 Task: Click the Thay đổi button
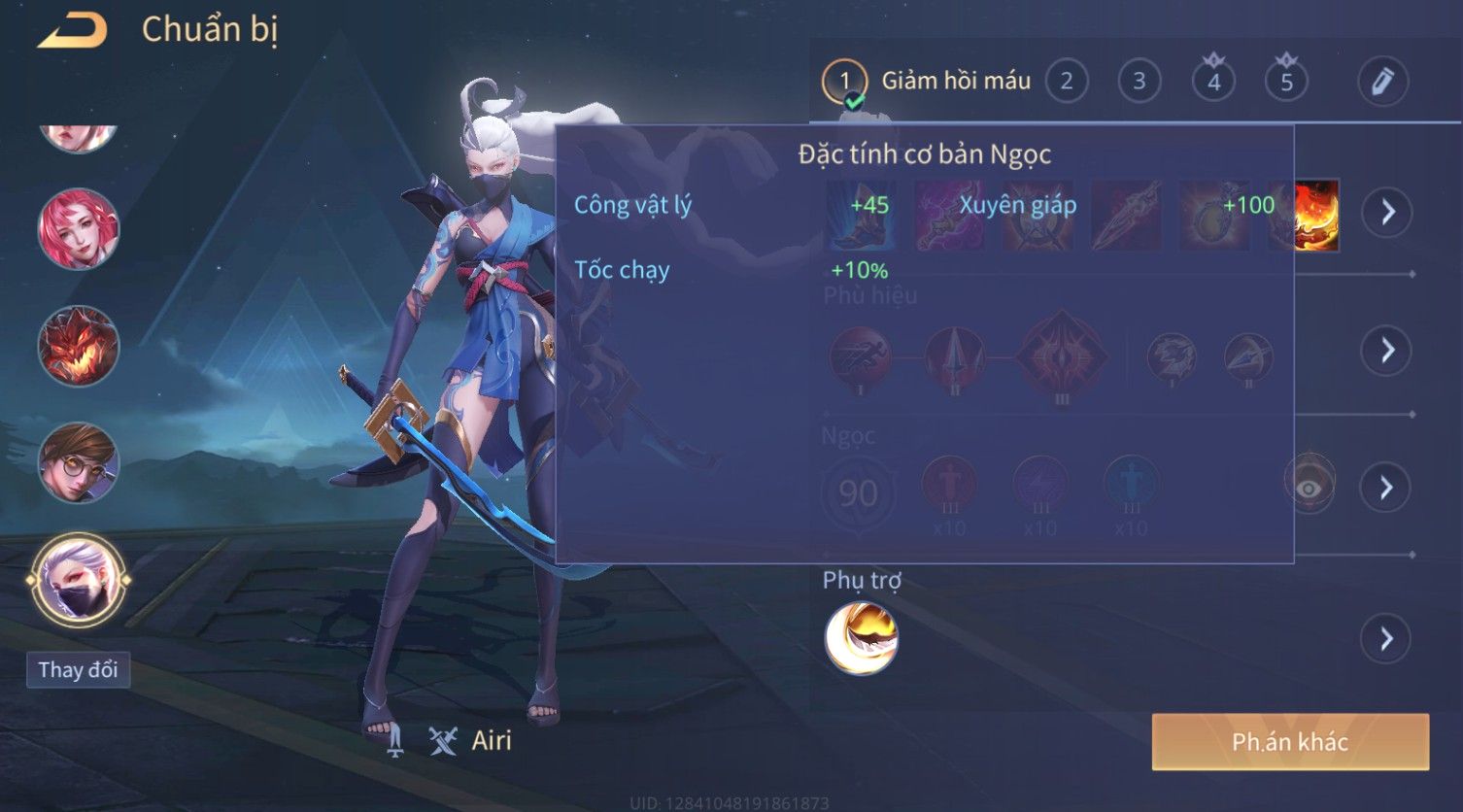point(78,670)
